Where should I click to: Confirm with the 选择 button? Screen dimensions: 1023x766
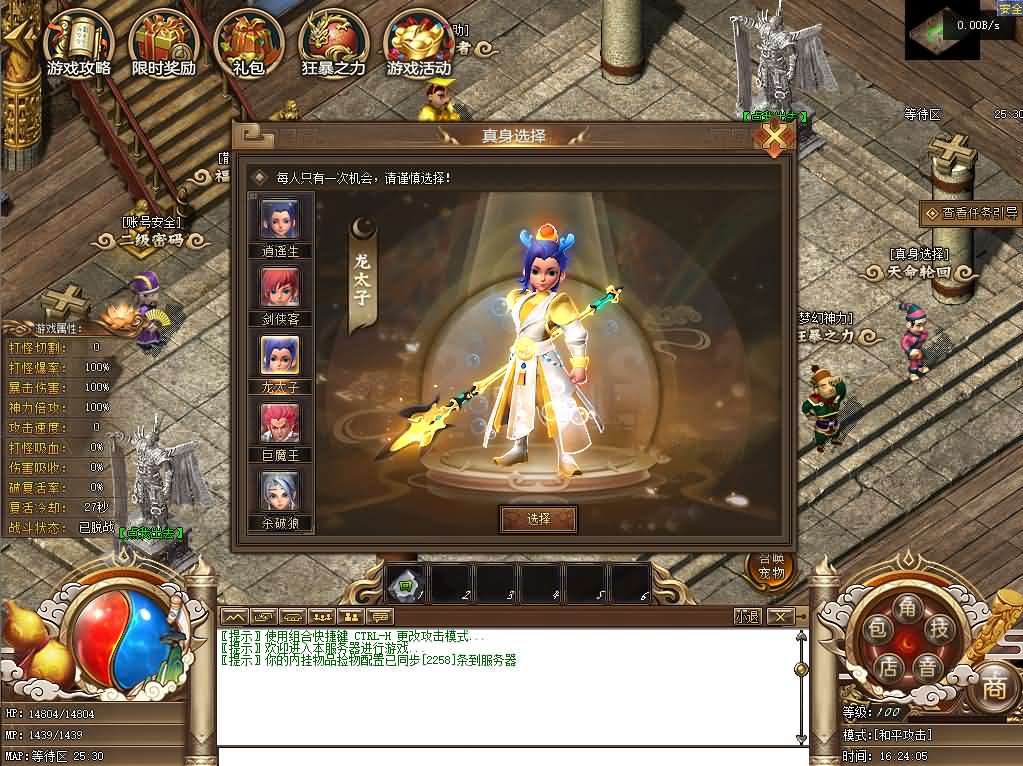538,518
